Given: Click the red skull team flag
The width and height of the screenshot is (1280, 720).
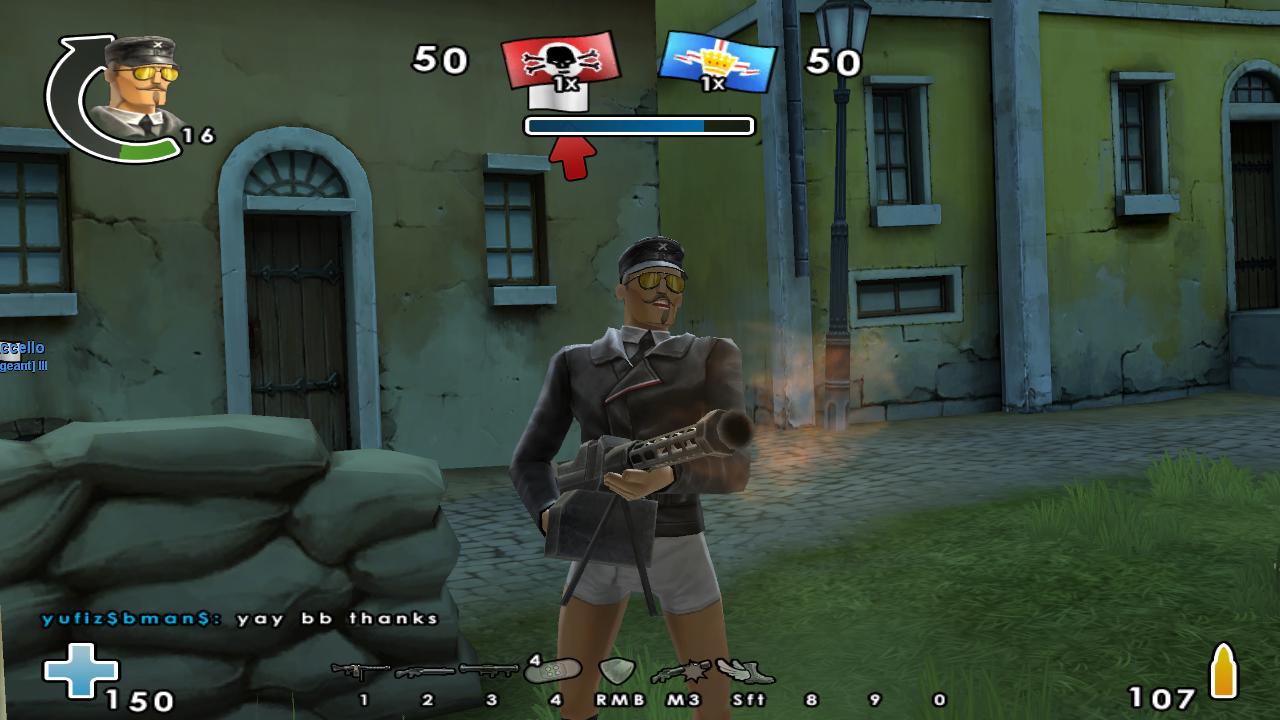Looking at the screenshot, I should coord(561,66).
